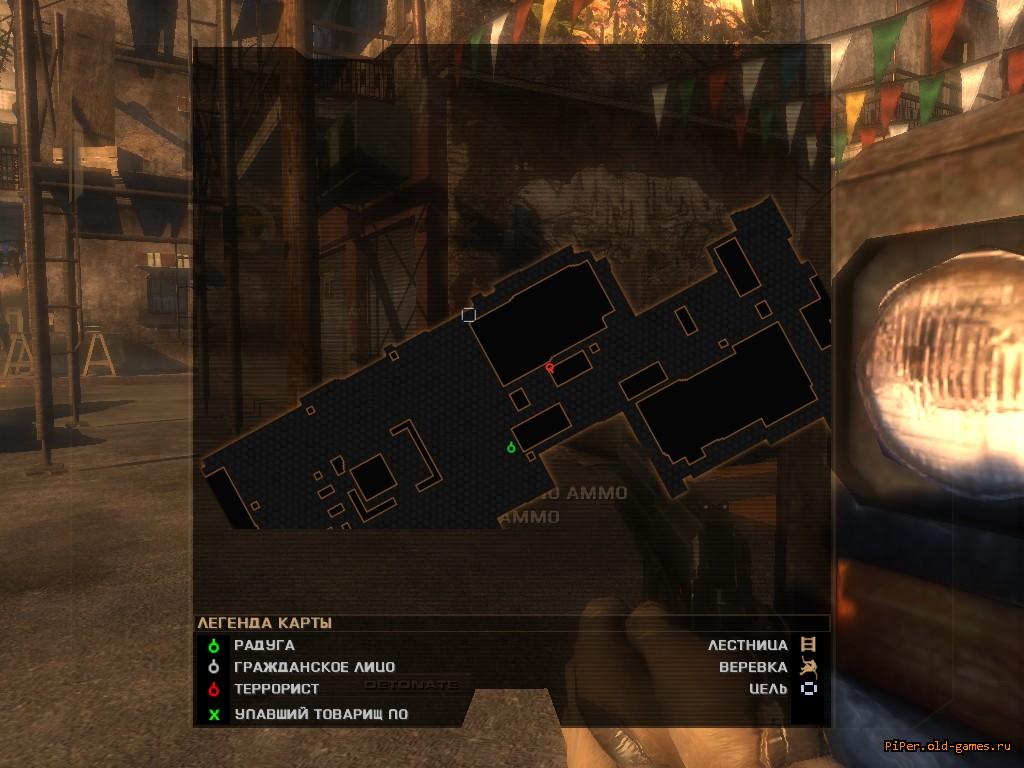The image size is (1024, 768).
Task: Click the green Rainbow operative marker on map
Action: pyautogui.click(x=511, y=447)
